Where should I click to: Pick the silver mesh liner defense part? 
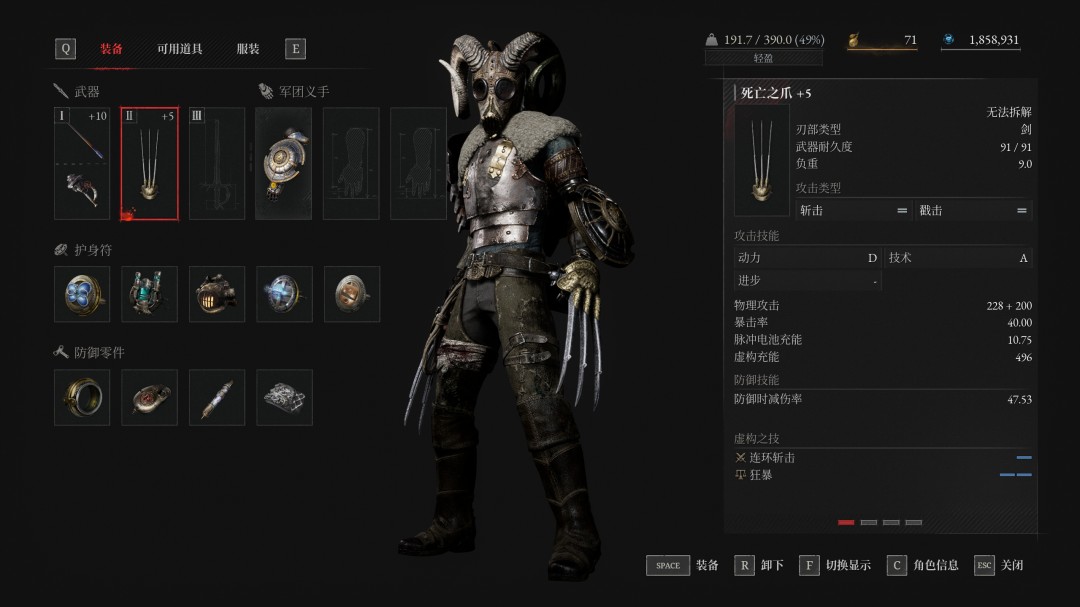pos(283,397)
